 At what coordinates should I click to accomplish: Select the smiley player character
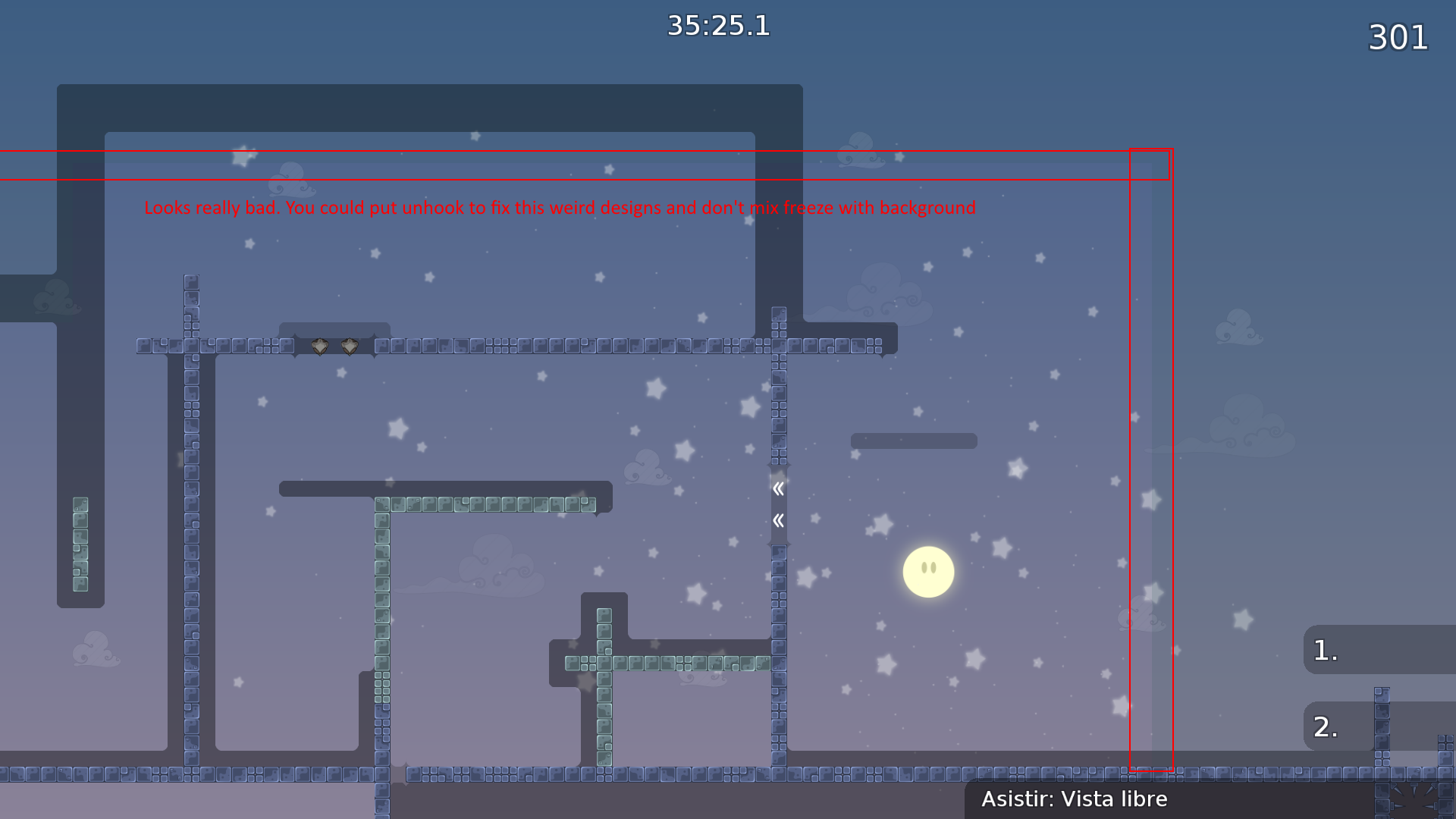(x=928, y=571)
